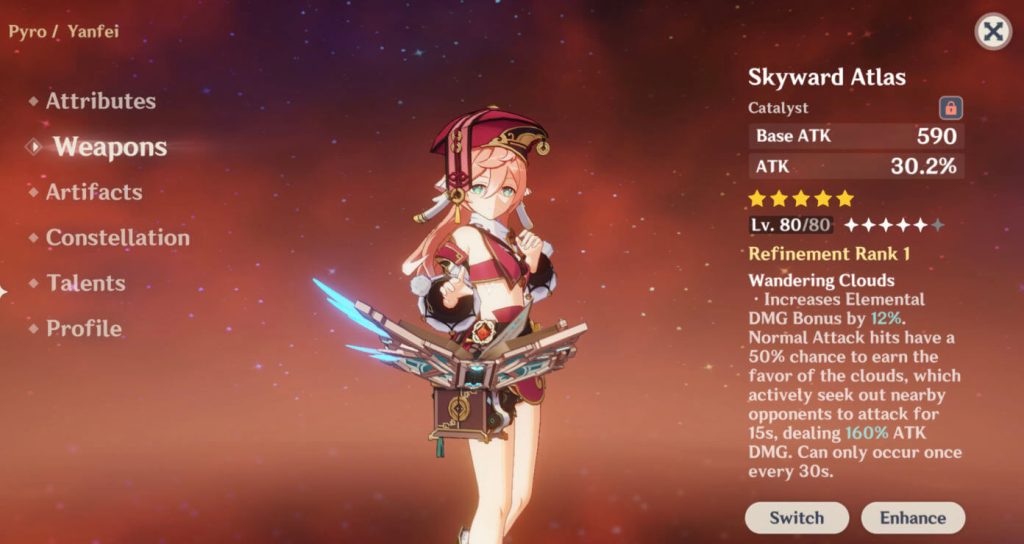Toggle the red weapon lock icon
The image size is (1024, 544).
pyautogui.click(x=950, y=107)
